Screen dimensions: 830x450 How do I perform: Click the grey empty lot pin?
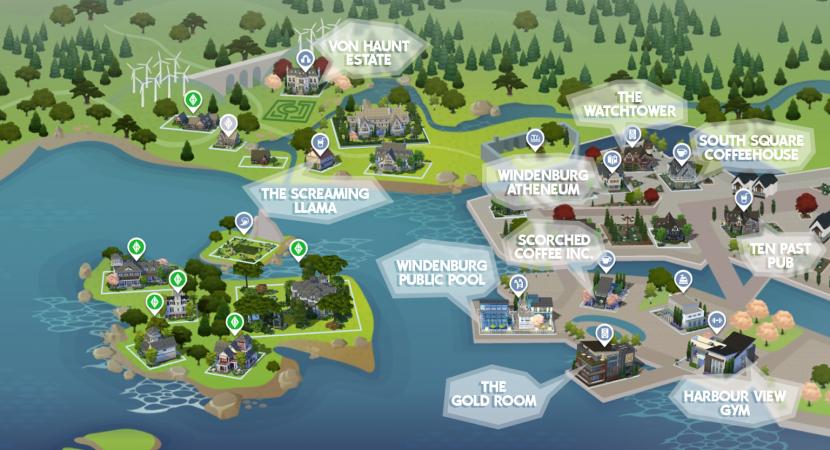[x=230, y=124]
